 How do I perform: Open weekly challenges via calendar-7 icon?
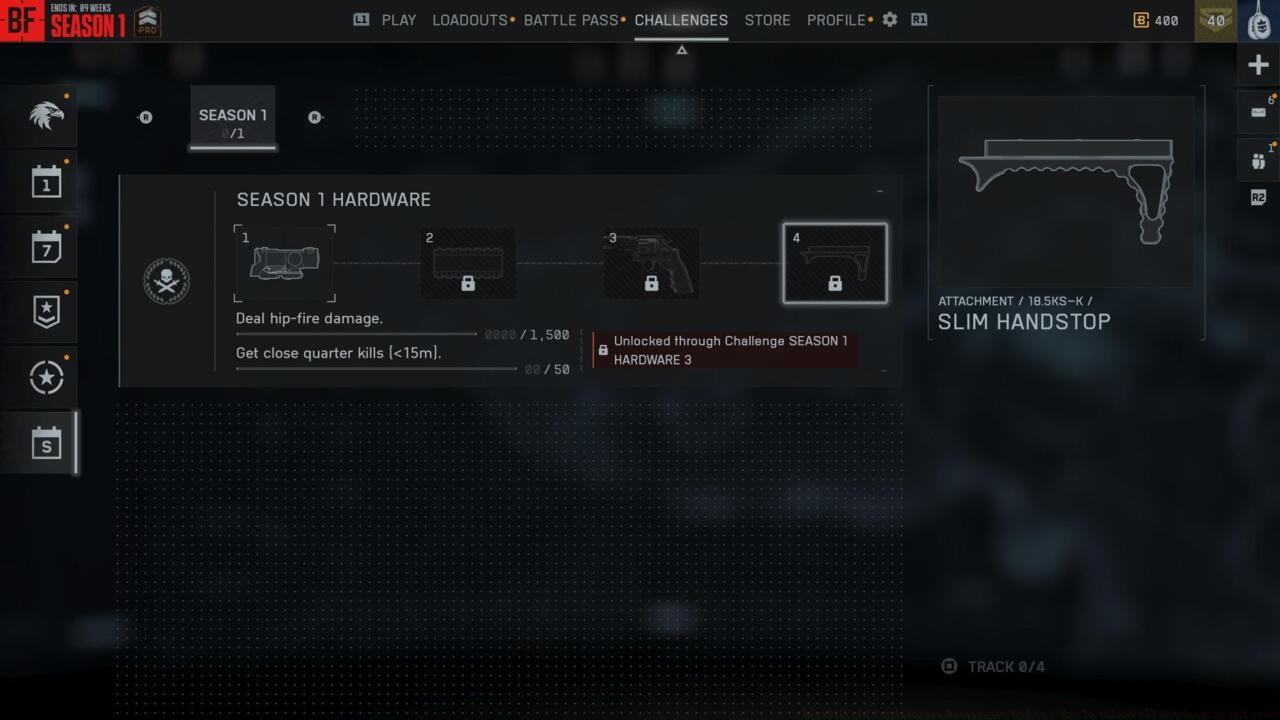(40, 247)
